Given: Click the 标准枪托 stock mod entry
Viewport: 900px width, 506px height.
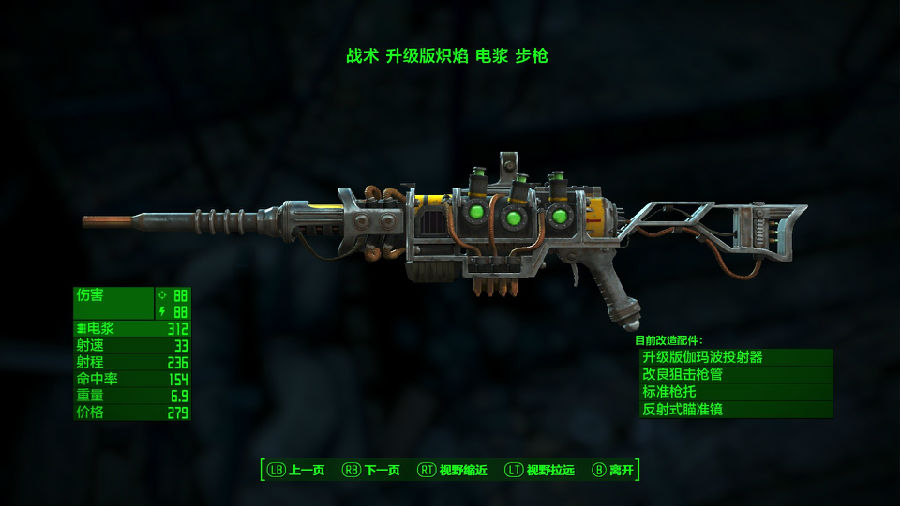Looking at the screenshot, I should coord(735,392).
